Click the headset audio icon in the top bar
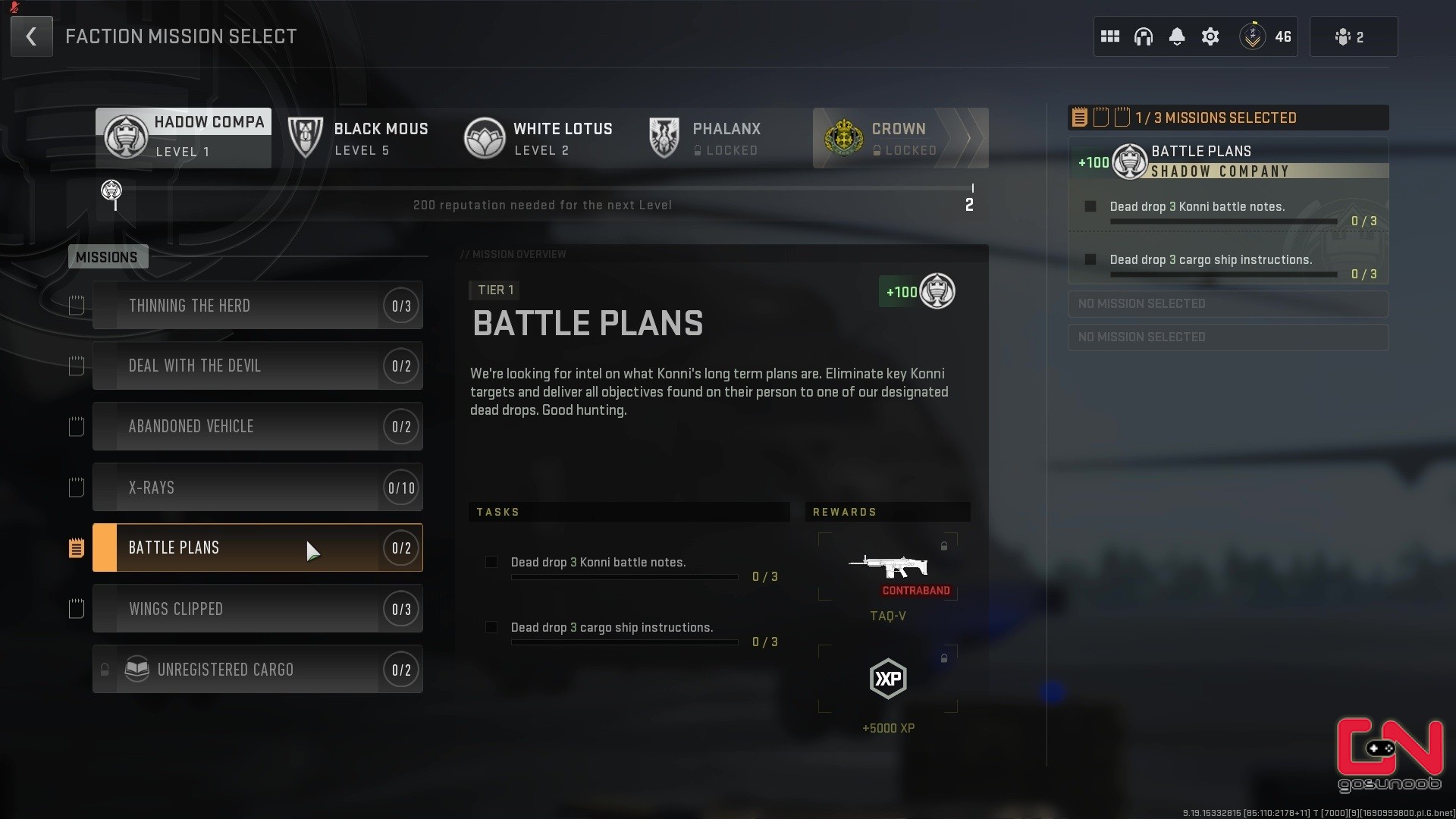Image resolution: width=1456 pixels, height=819 pixels. pos(1144,36)
